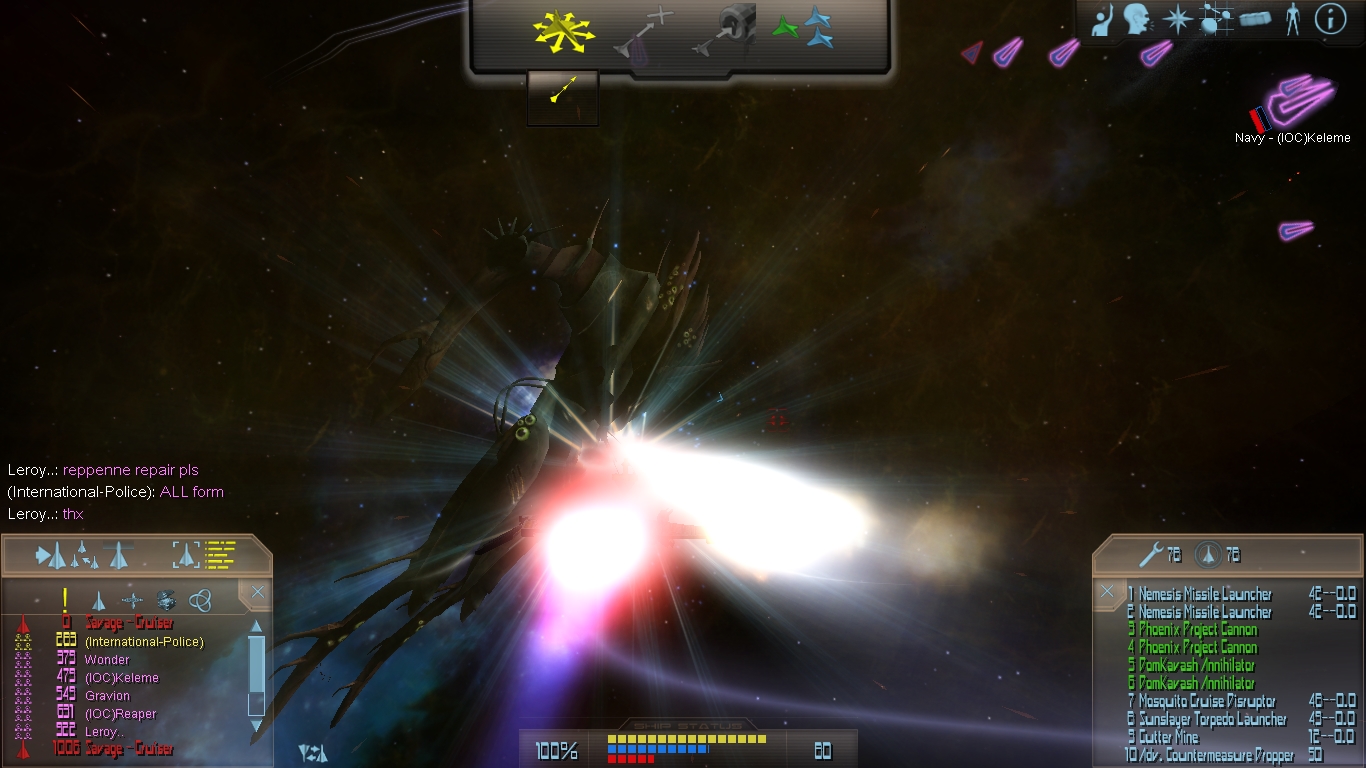Select Sunslayer Torpedo Launcher weapon
This screenshot has width=1366, height=768.
[1212, 720]
